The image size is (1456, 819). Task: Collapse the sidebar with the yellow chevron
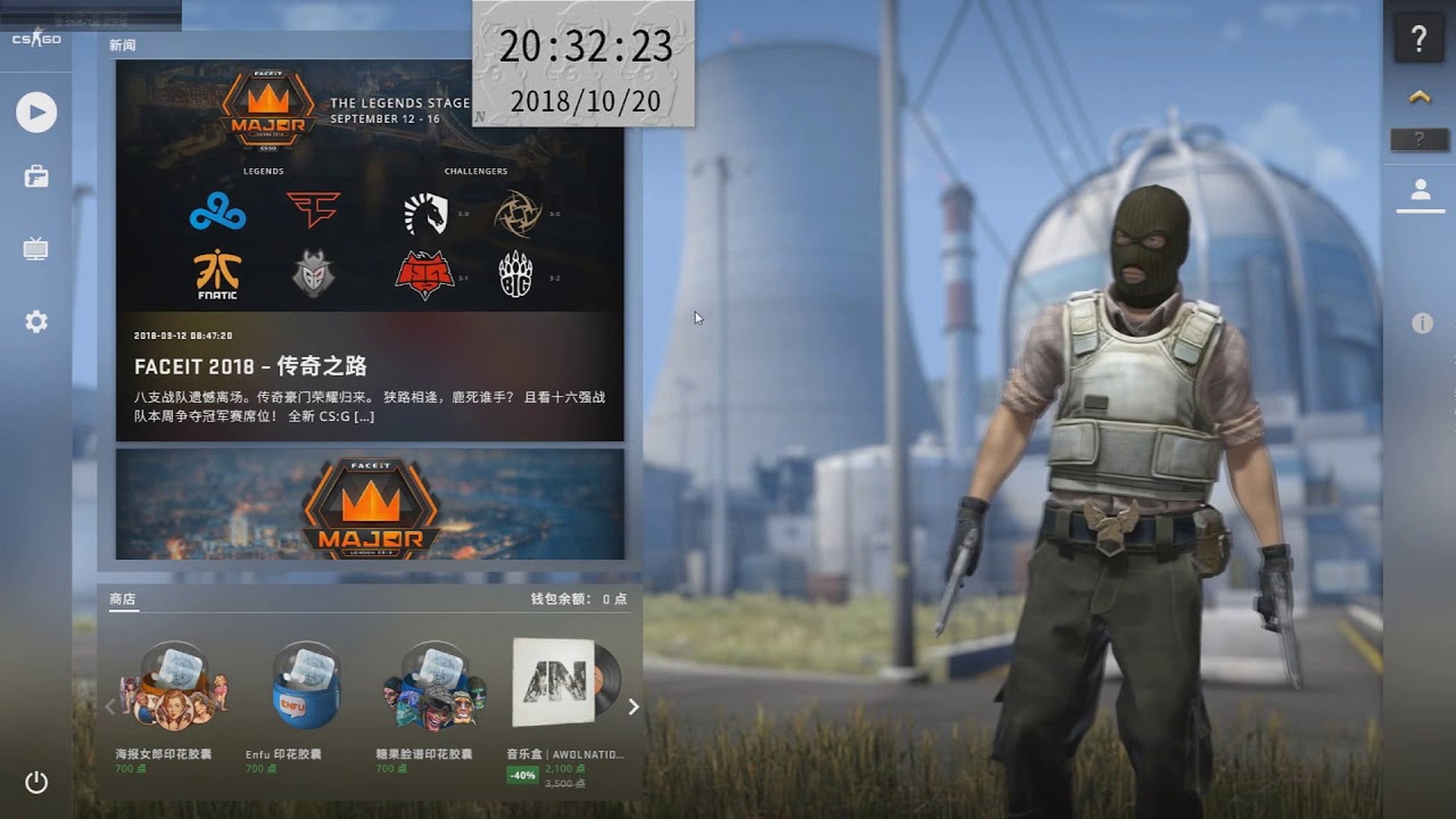click(x=1420, y=96)
